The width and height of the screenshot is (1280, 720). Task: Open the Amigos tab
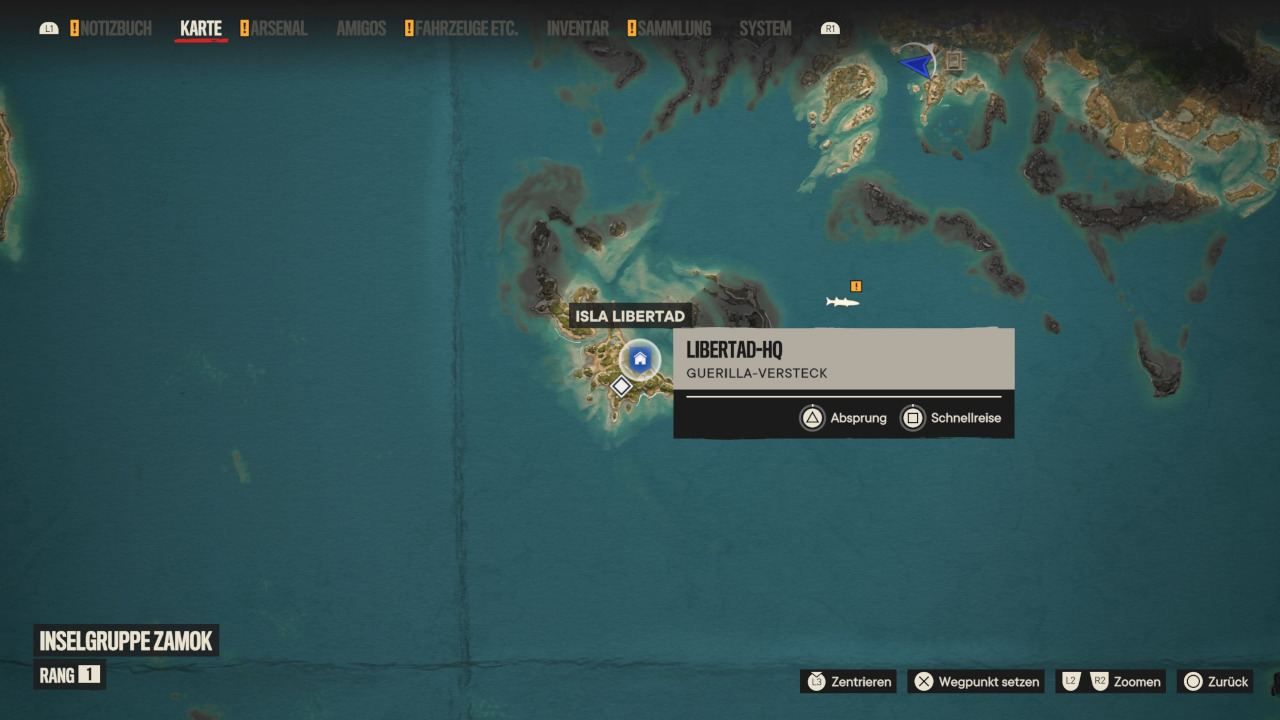click(361, 29)
